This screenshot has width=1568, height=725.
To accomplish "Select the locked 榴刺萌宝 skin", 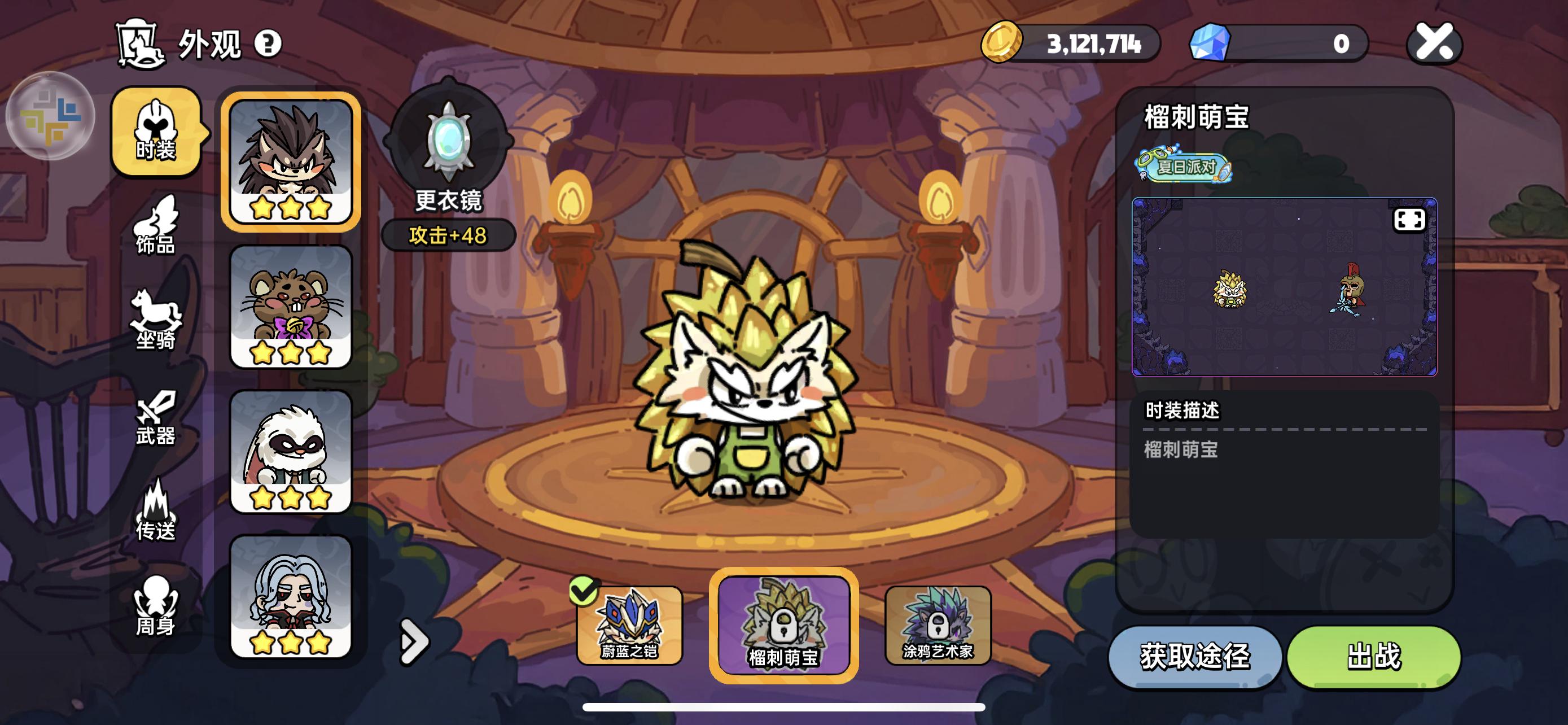I will (783, 625).
